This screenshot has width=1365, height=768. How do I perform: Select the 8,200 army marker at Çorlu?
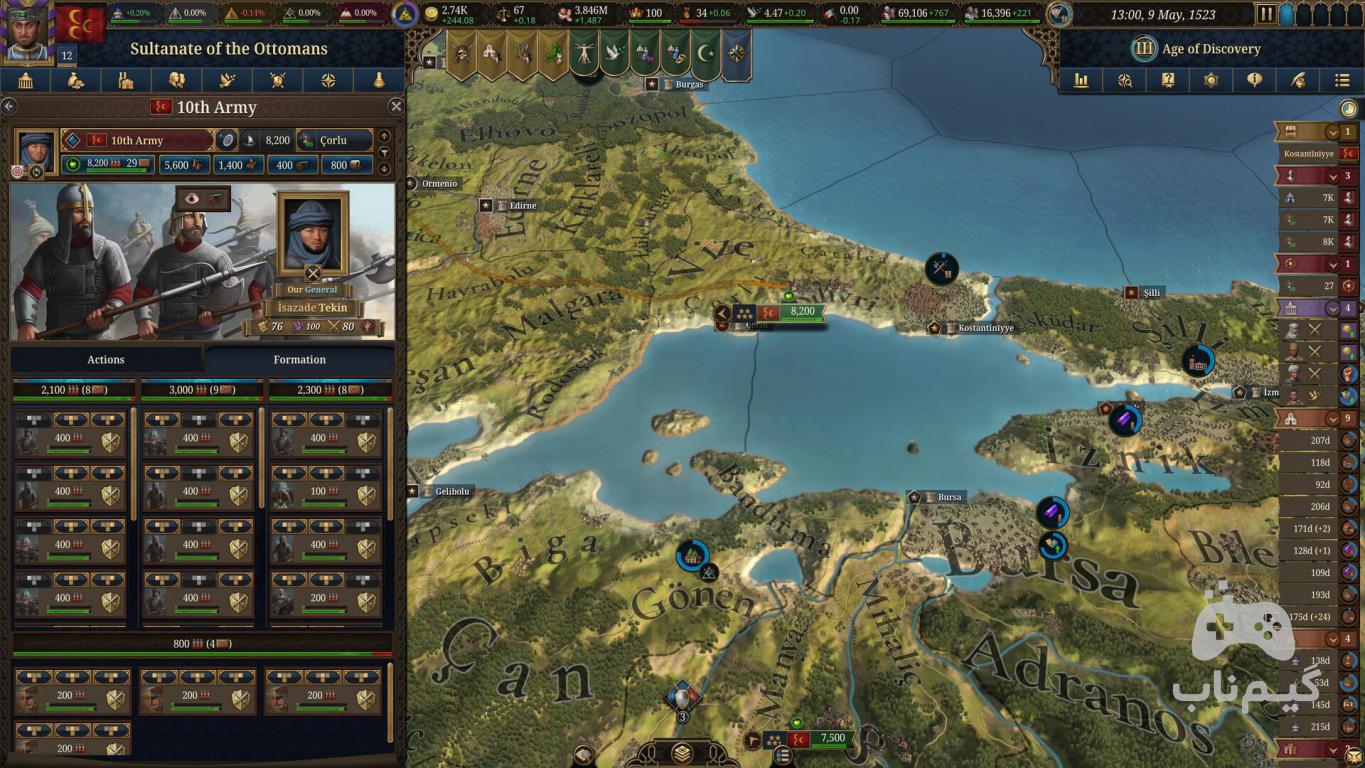click(802, 312)
